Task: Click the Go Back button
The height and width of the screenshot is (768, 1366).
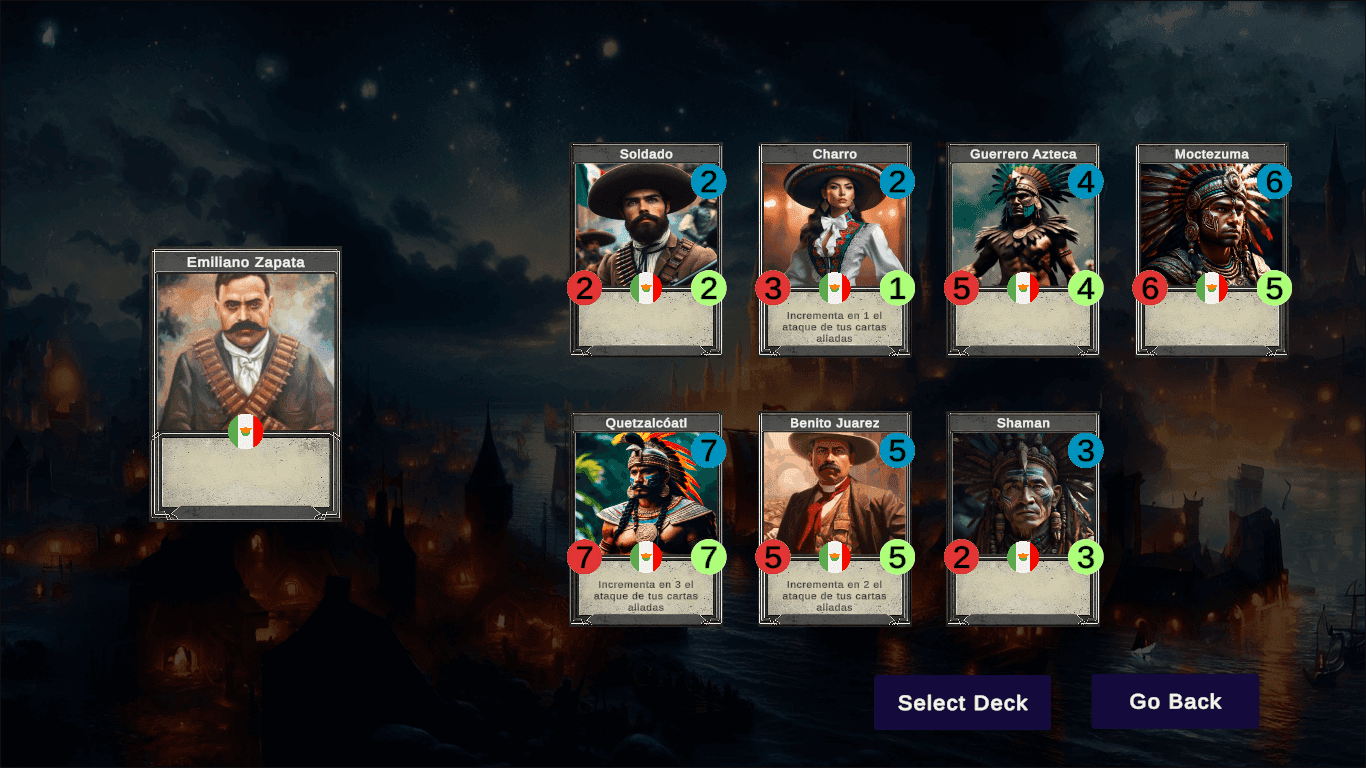Action: click(1175, 701)
